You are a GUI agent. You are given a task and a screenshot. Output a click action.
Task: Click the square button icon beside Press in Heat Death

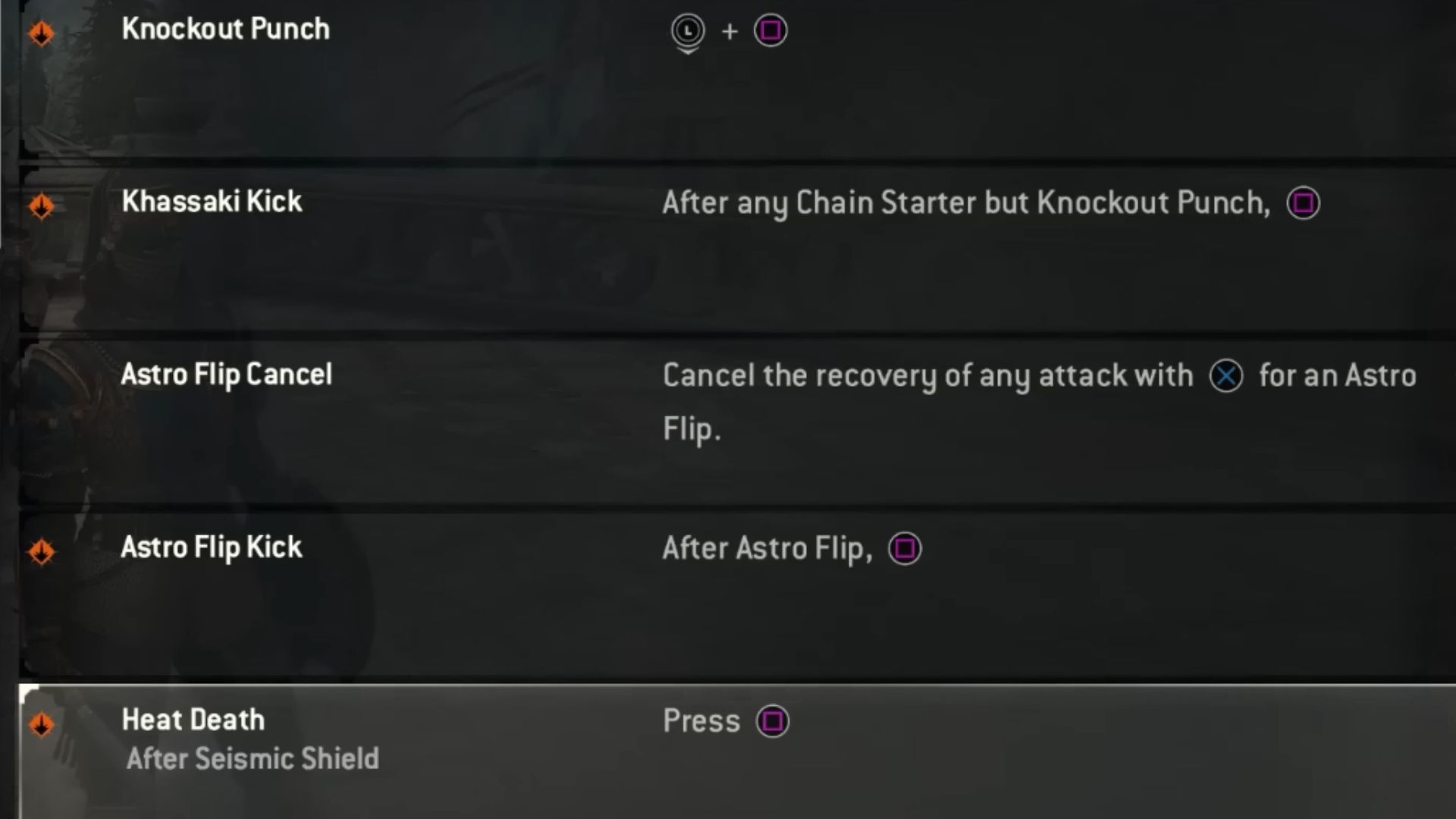click(x=771, y=721)
